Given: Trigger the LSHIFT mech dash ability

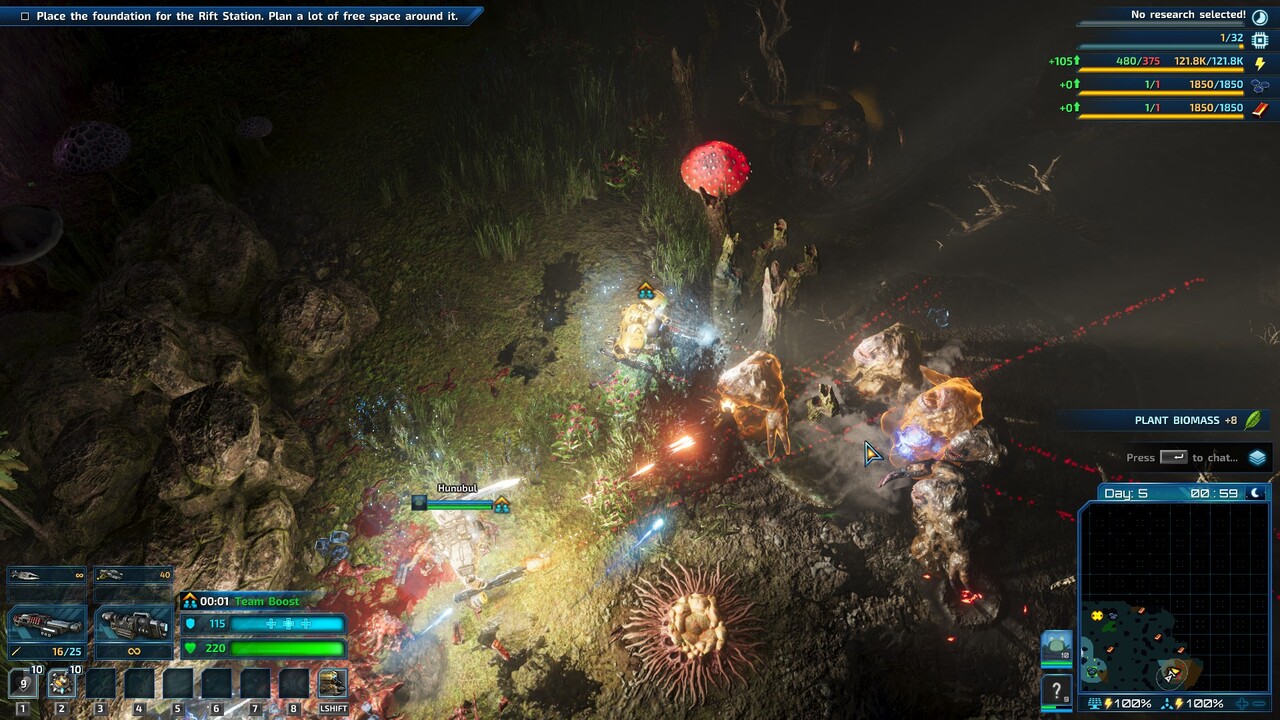Looking at the screenshot, I should [x=332, y=683].
